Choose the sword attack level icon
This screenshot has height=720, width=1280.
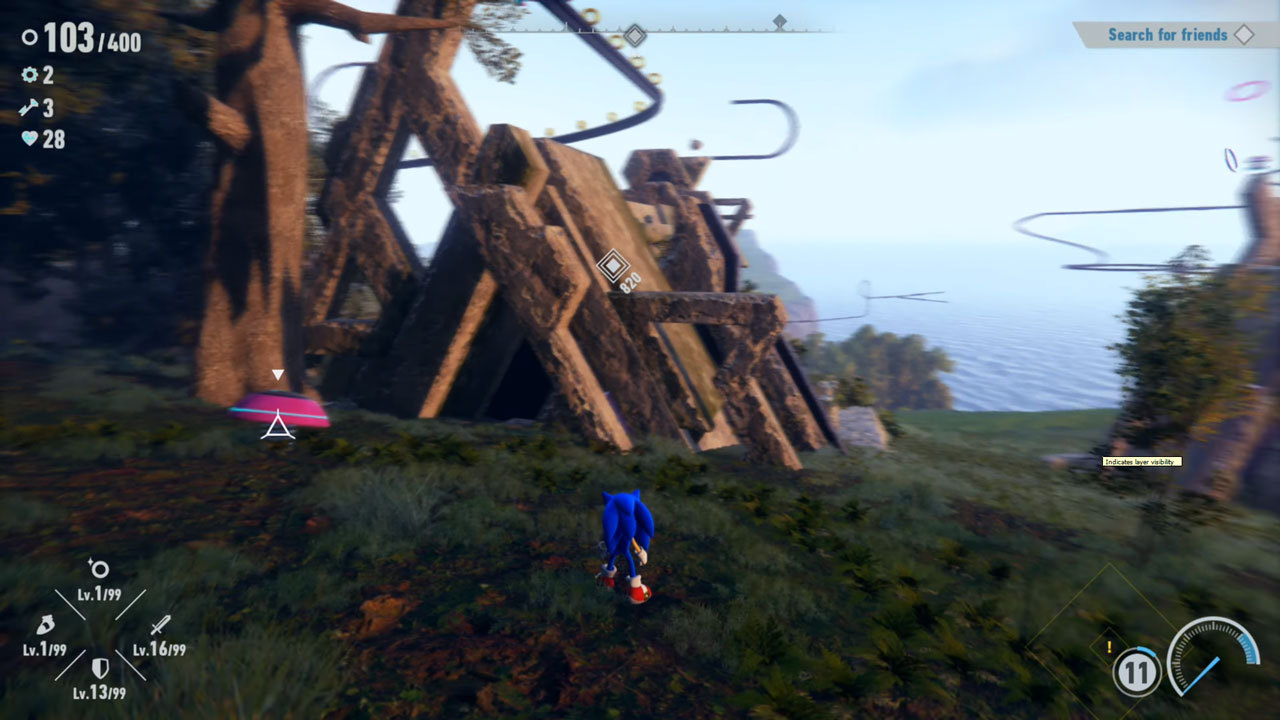(160, 626)
